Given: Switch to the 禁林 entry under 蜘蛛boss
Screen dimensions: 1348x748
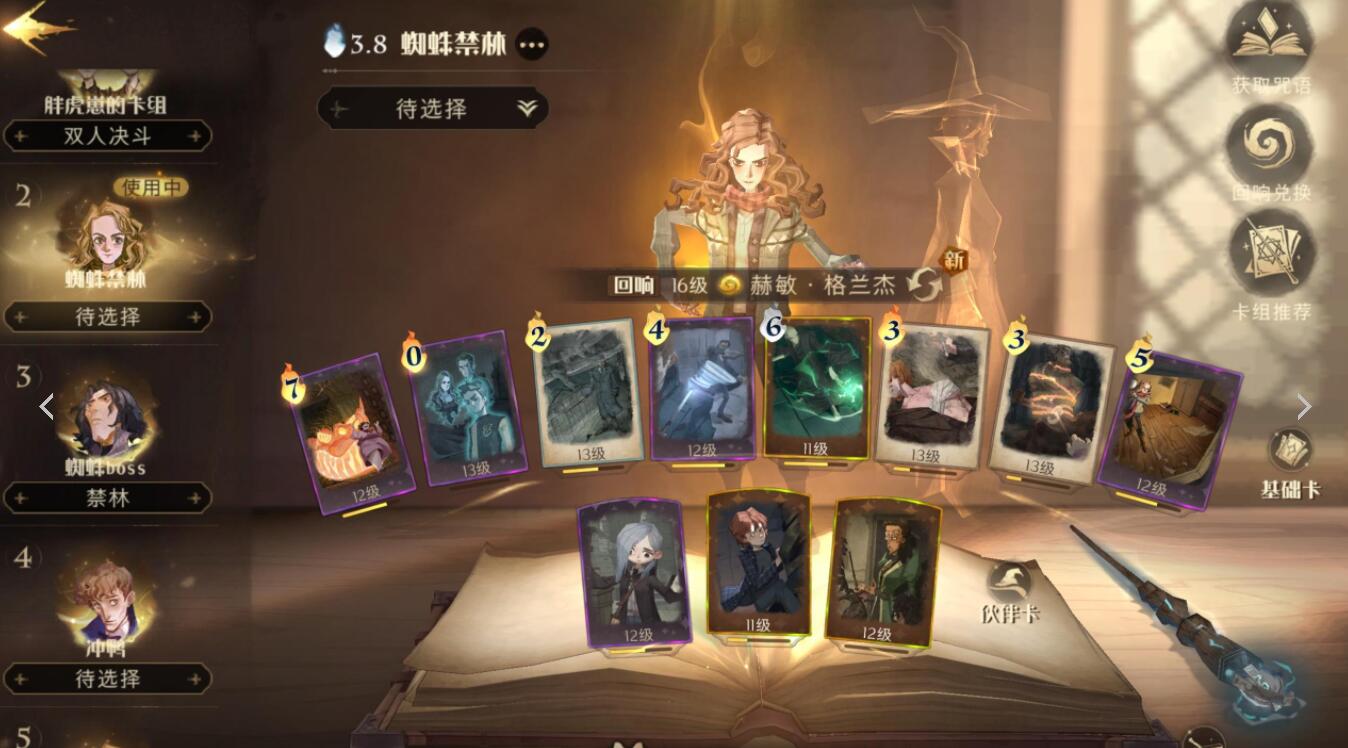Looking at the screenshot, I should 108,498.
